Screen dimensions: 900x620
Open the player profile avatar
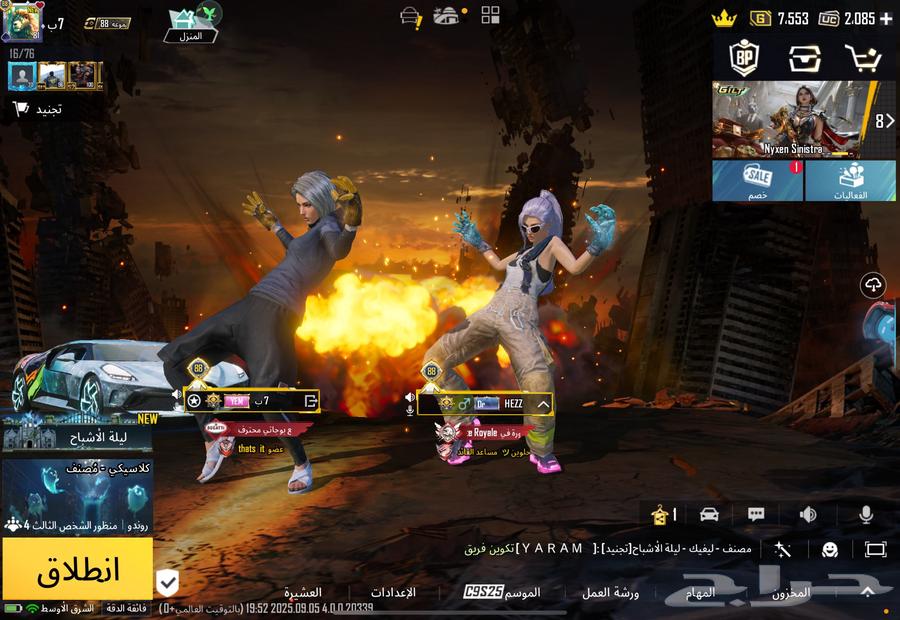coord(22,22)
